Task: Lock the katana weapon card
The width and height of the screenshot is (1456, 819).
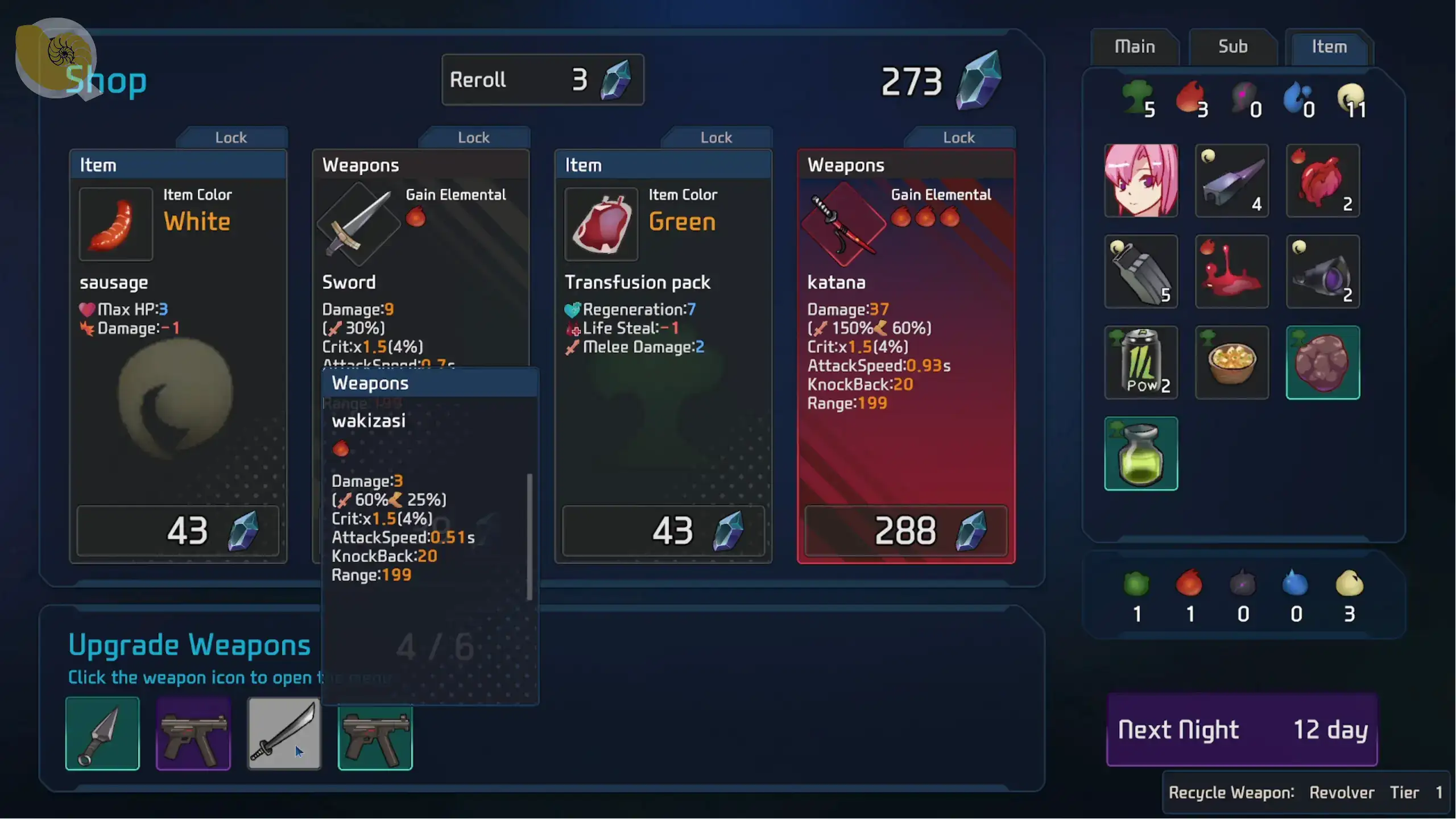Action: [x=959, y=138]
